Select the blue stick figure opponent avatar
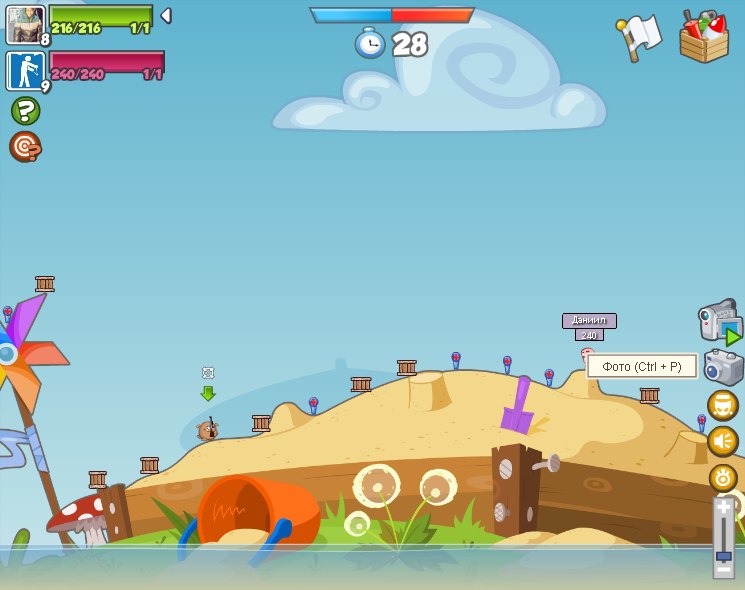This screenshot has width=745, height=590. [x=25, y=71]
